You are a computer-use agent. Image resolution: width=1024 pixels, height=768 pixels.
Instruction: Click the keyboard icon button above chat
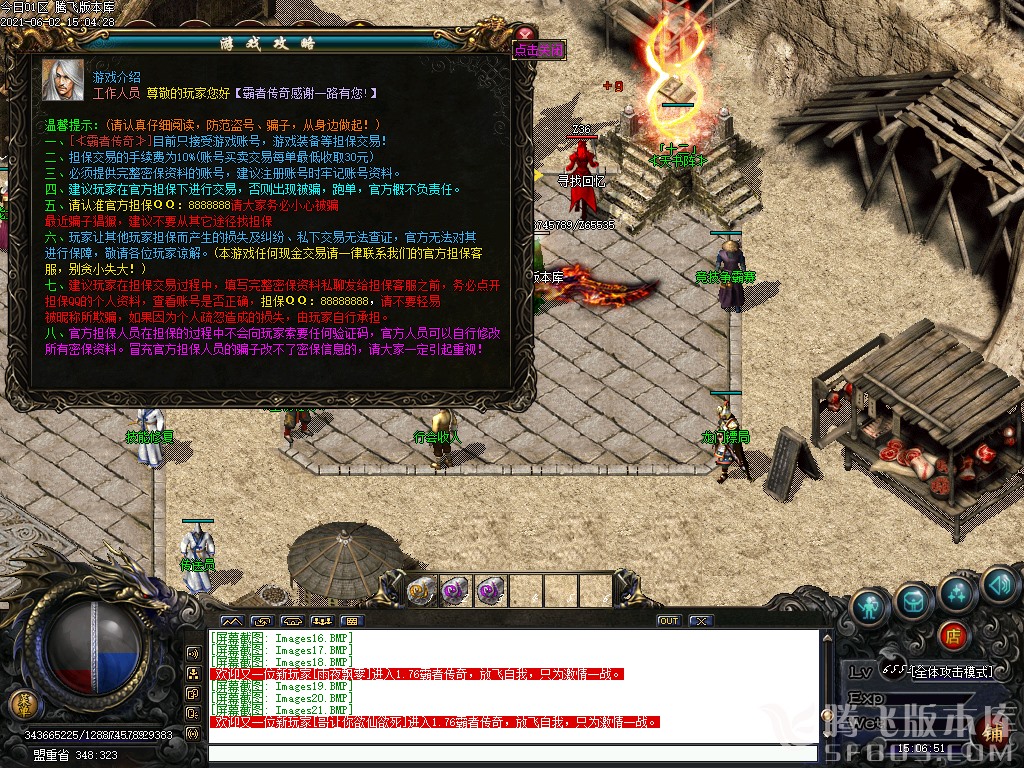pyautogui.click(x=351, y=621)
